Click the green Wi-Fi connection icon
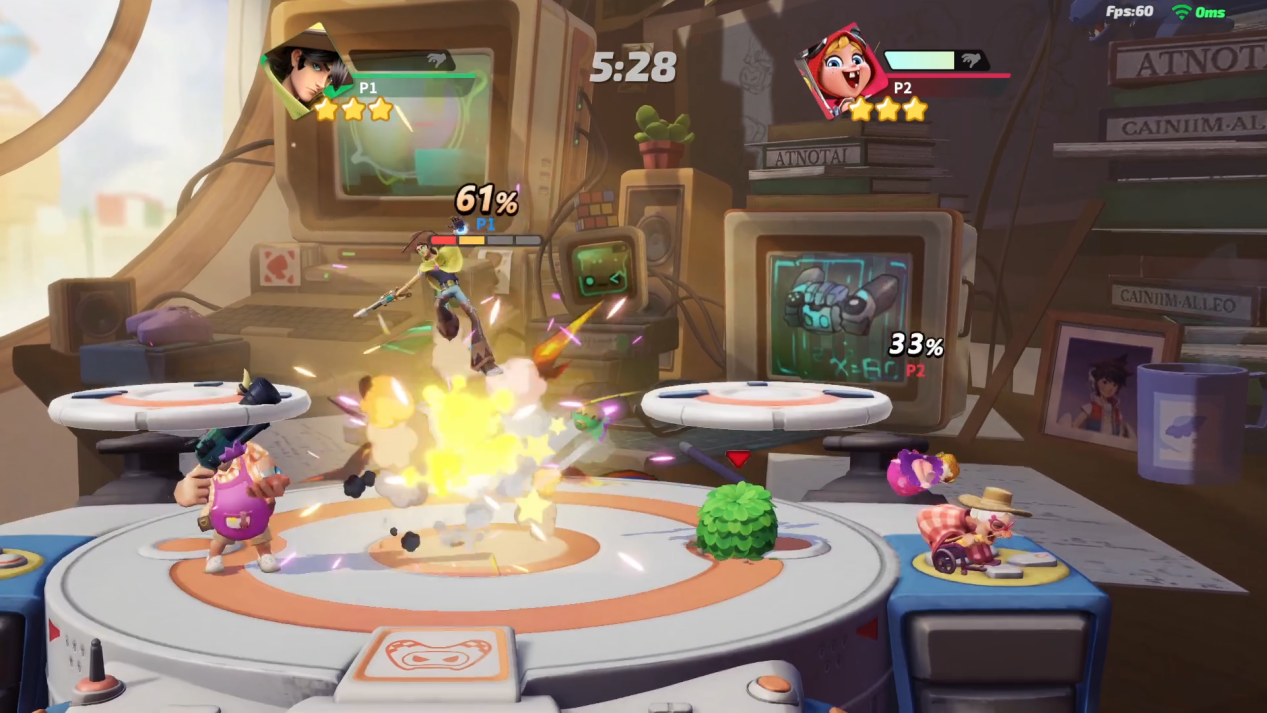This screenshot has width=1267, height=713. point(1182,12)
